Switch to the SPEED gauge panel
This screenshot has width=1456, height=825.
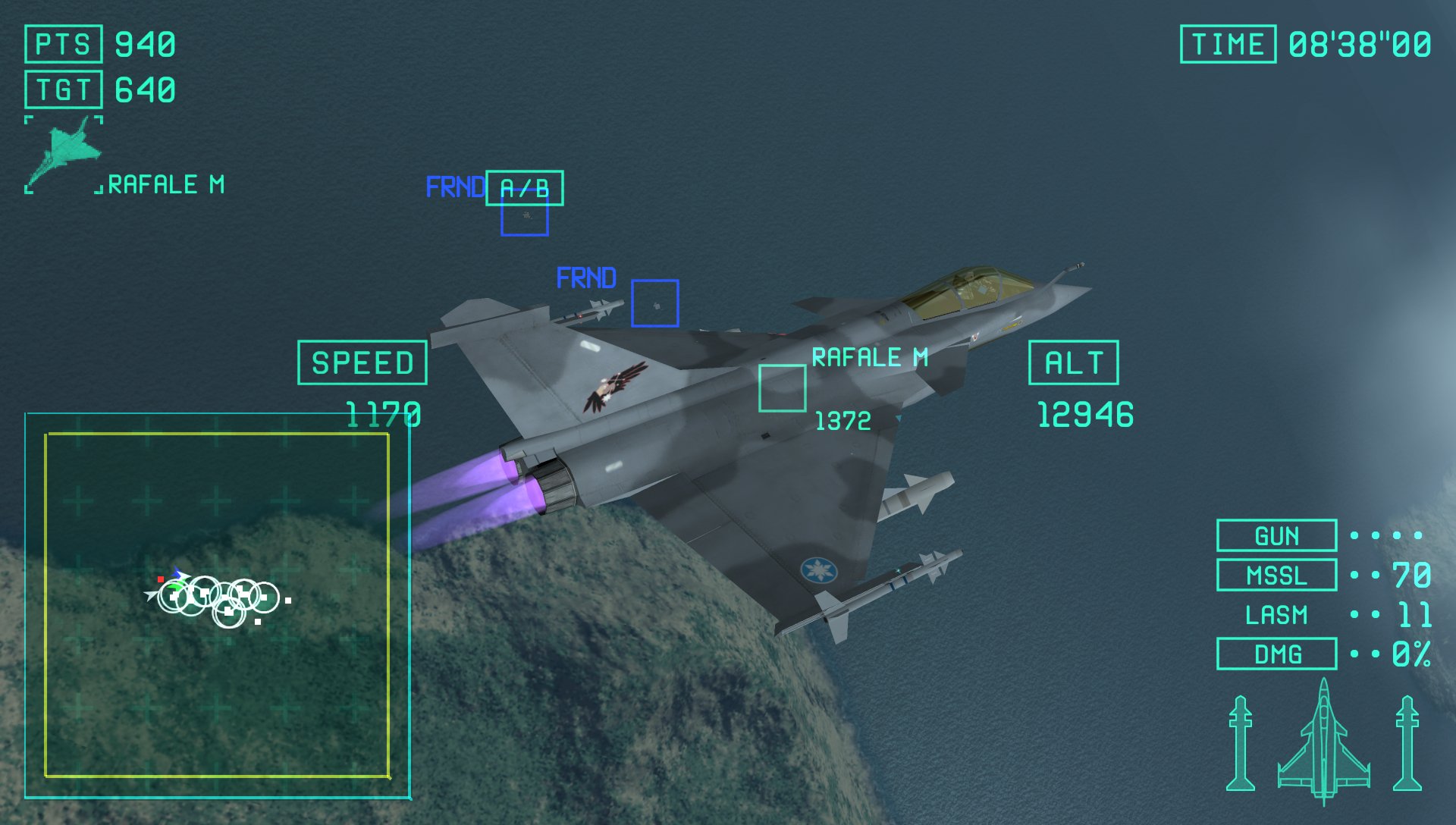364,363
